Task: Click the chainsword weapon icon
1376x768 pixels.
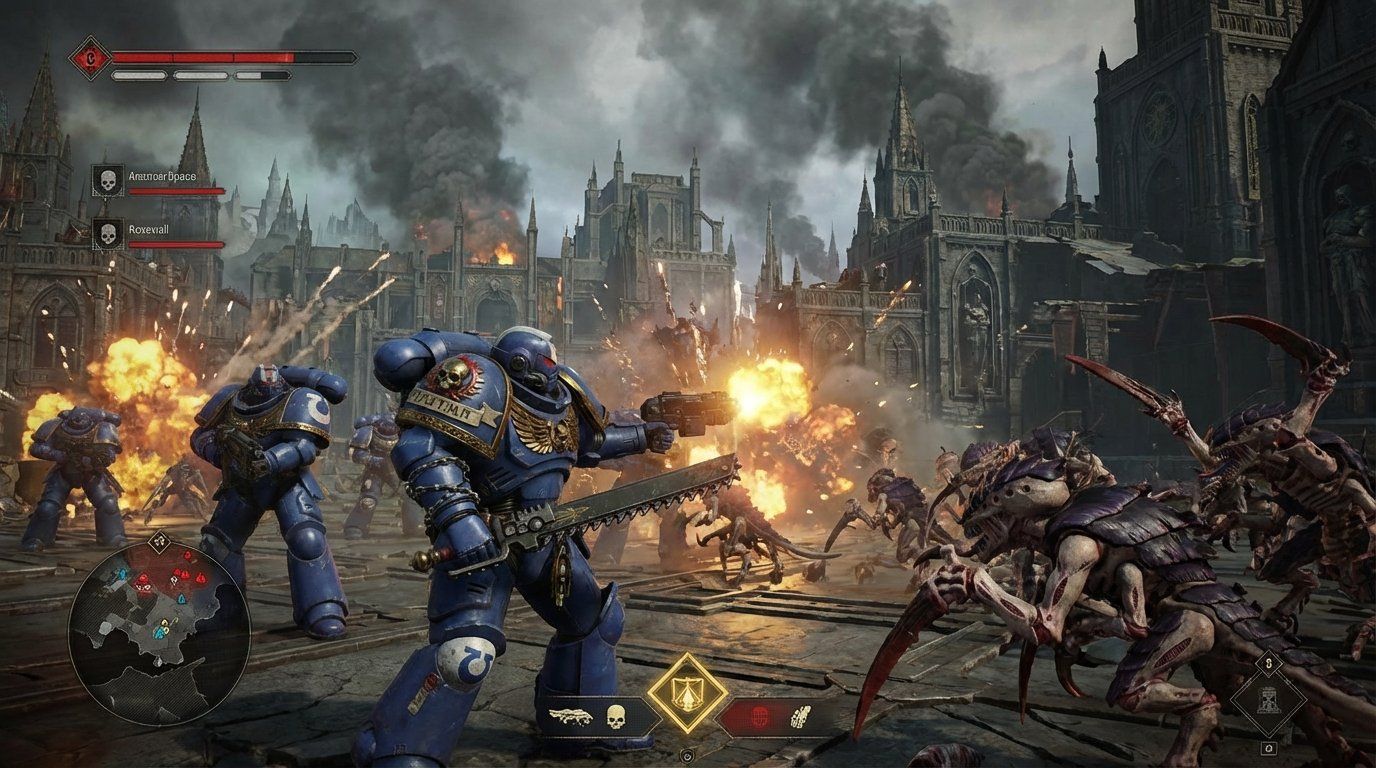Action: coord(570,716)
